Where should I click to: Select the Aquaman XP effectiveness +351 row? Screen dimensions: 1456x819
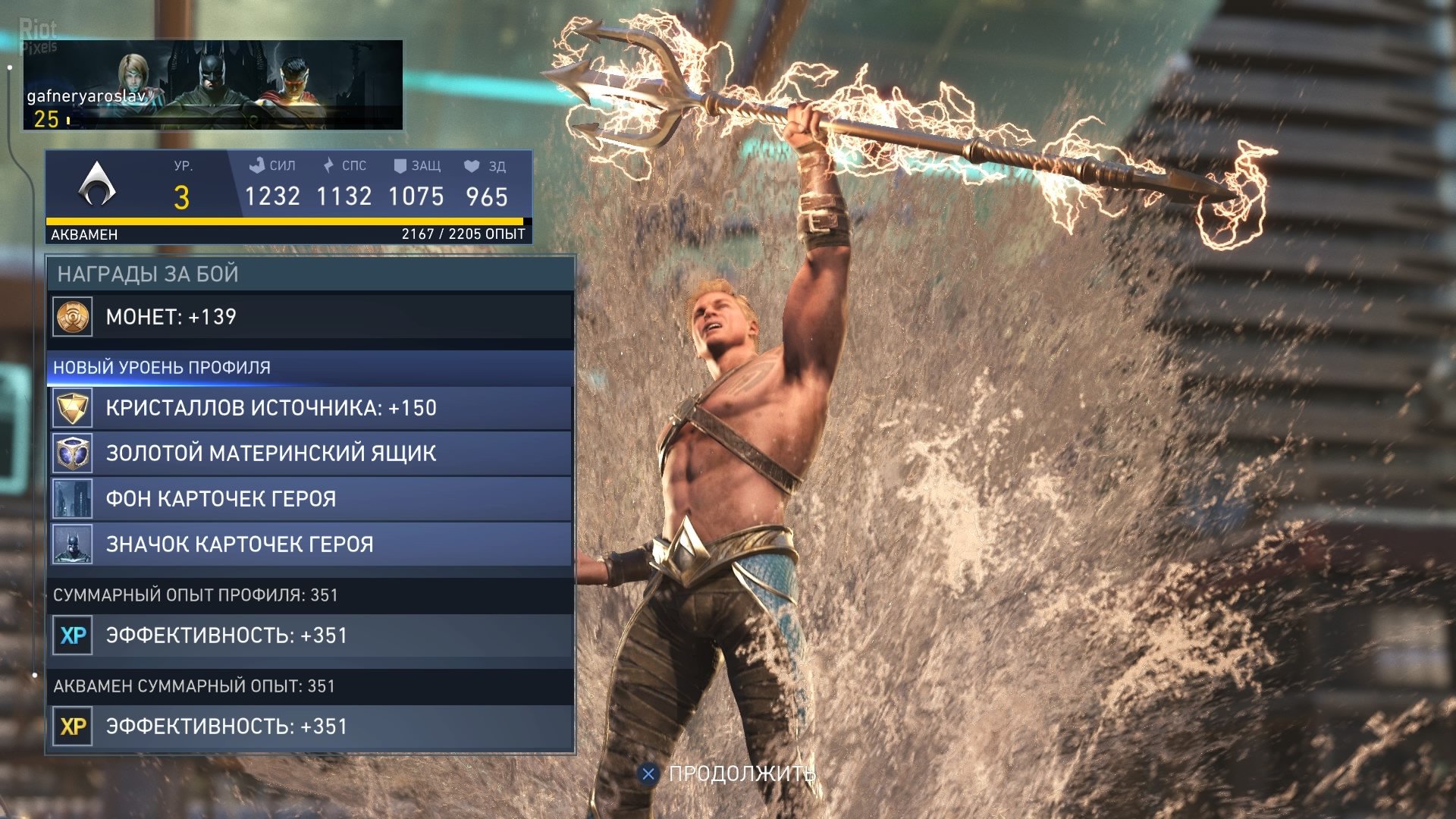(311, 726)
